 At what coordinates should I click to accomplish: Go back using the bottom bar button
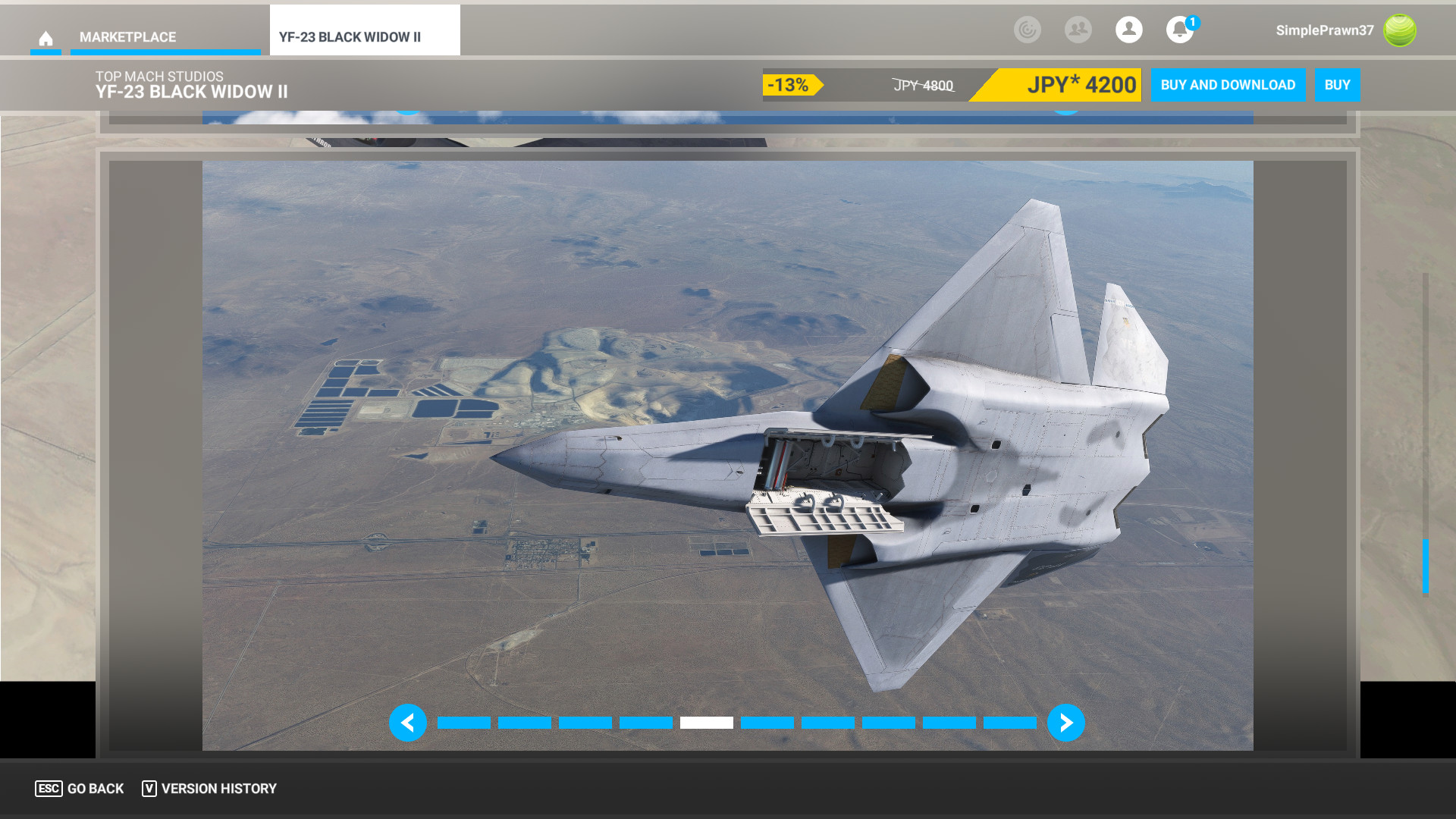pos(80,789)
